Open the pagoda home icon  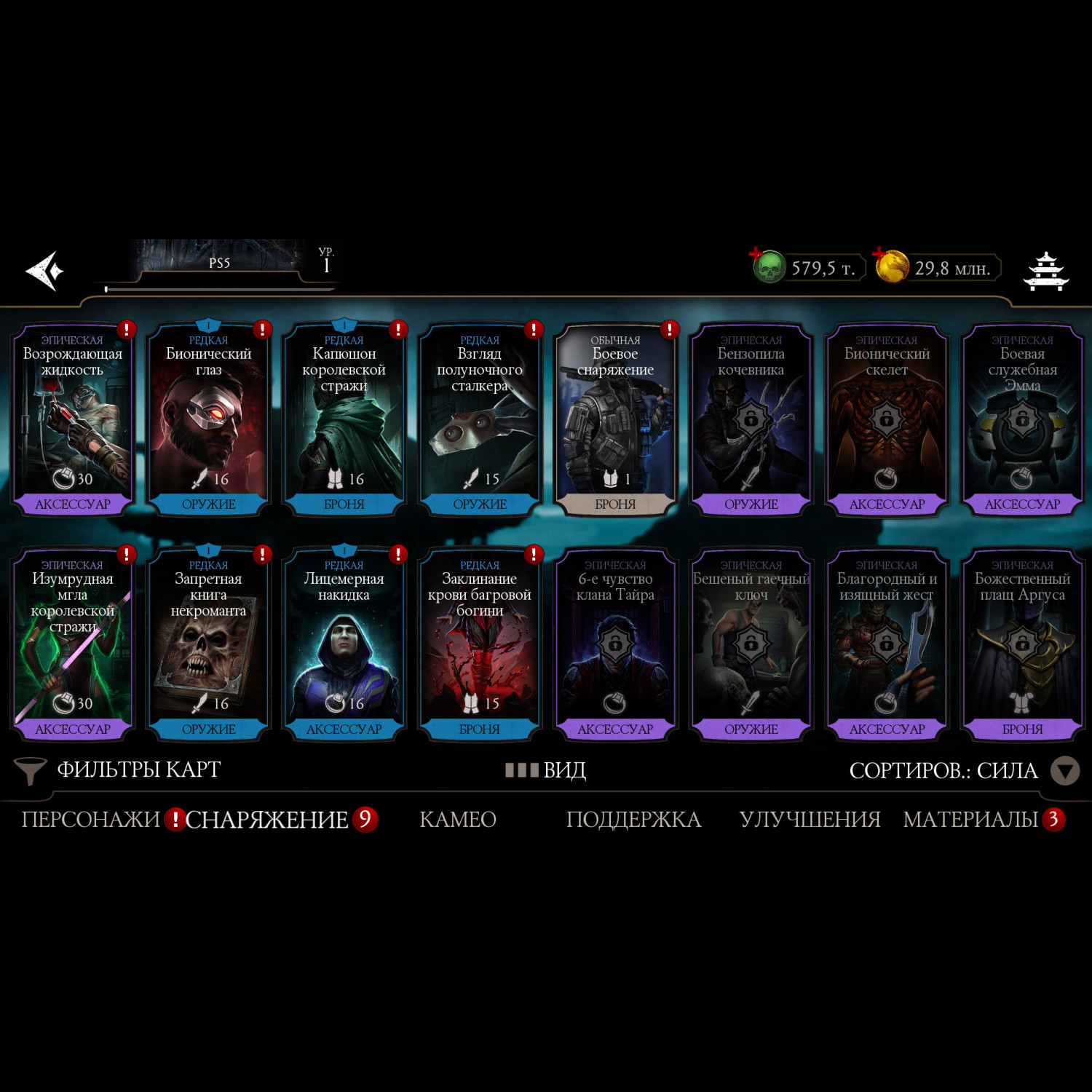click(x=1045, y=271)
